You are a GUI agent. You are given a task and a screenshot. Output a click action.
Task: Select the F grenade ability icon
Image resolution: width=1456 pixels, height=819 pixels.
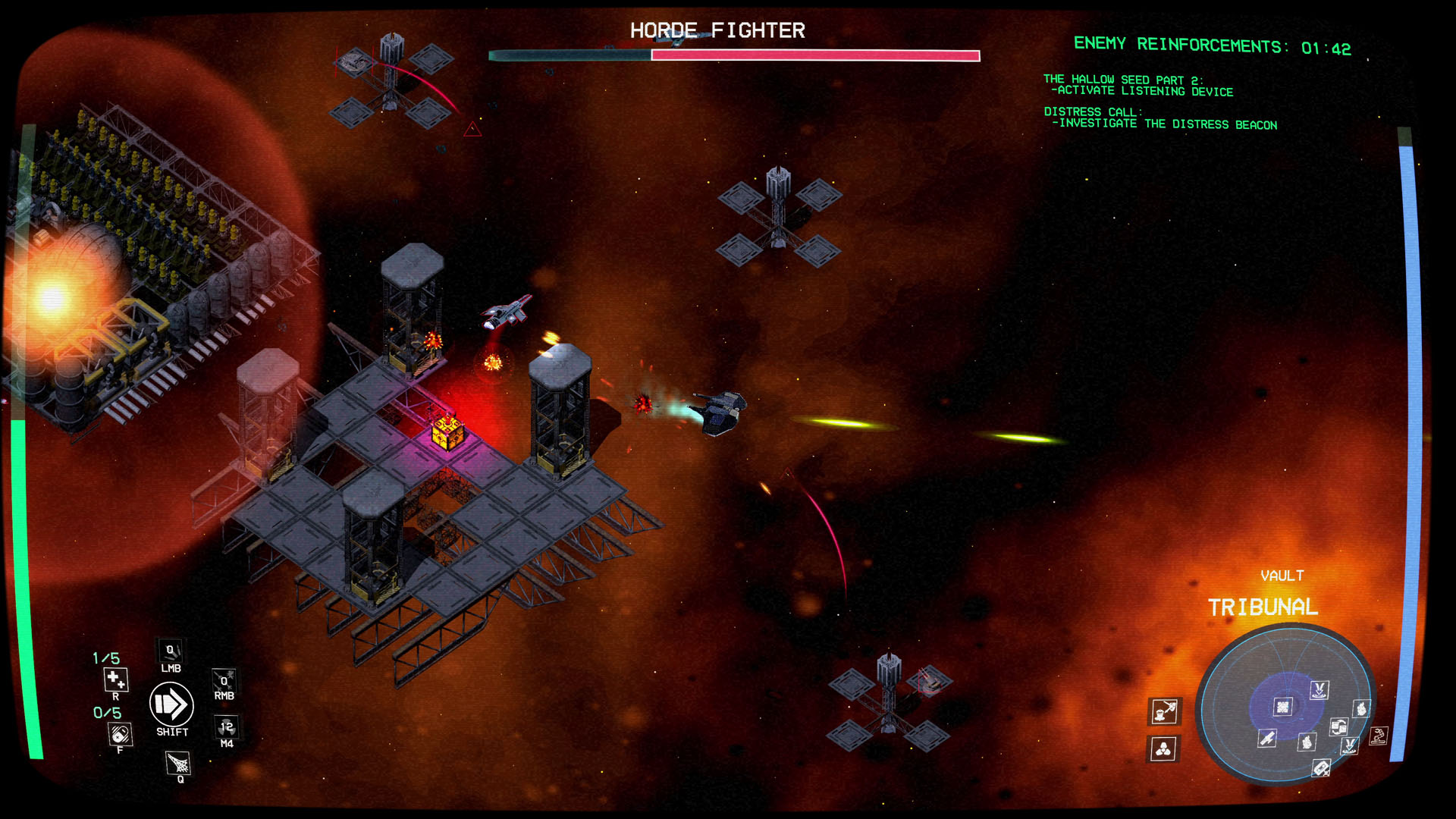coord(120,734)
